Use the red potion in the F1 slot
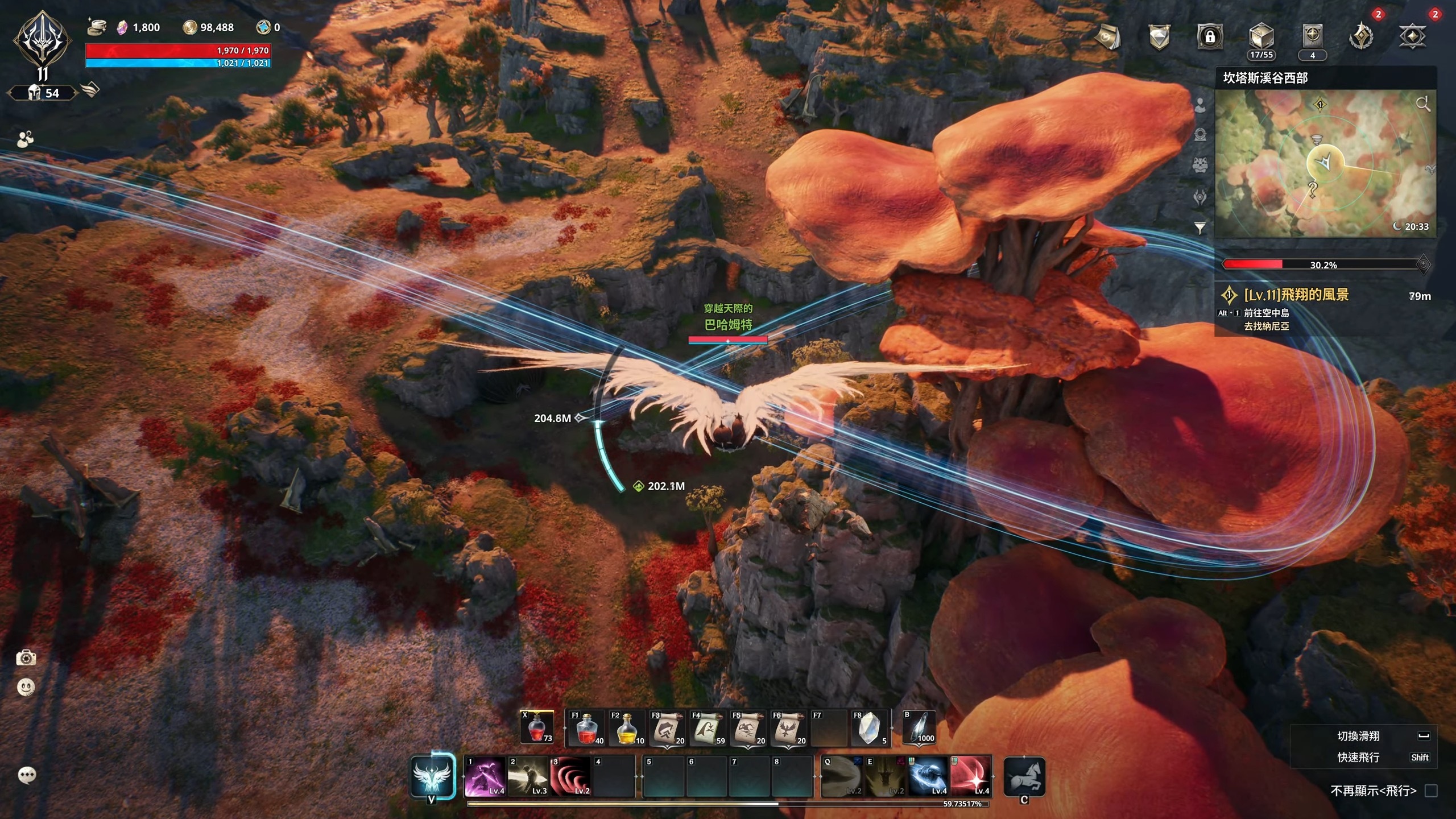This screenshot has width=1456, height=819. 586,729
